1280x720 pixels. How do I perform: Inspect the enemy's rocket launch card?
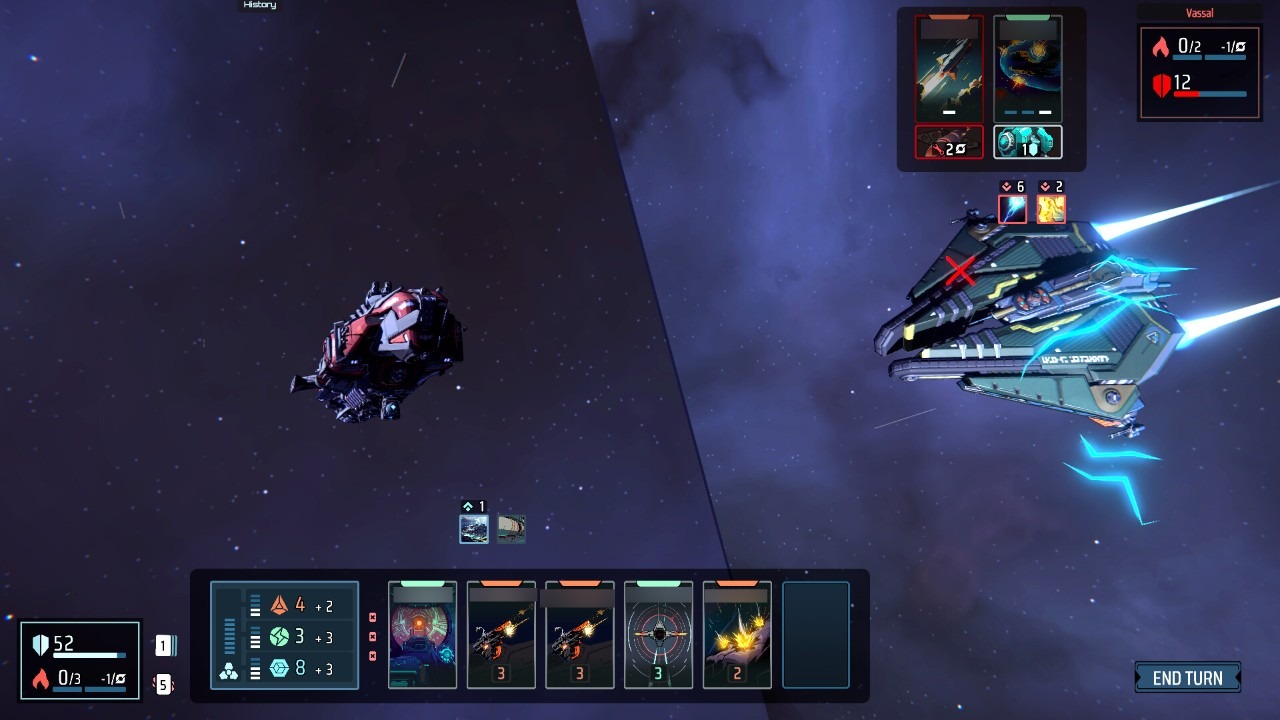point(949,68)
